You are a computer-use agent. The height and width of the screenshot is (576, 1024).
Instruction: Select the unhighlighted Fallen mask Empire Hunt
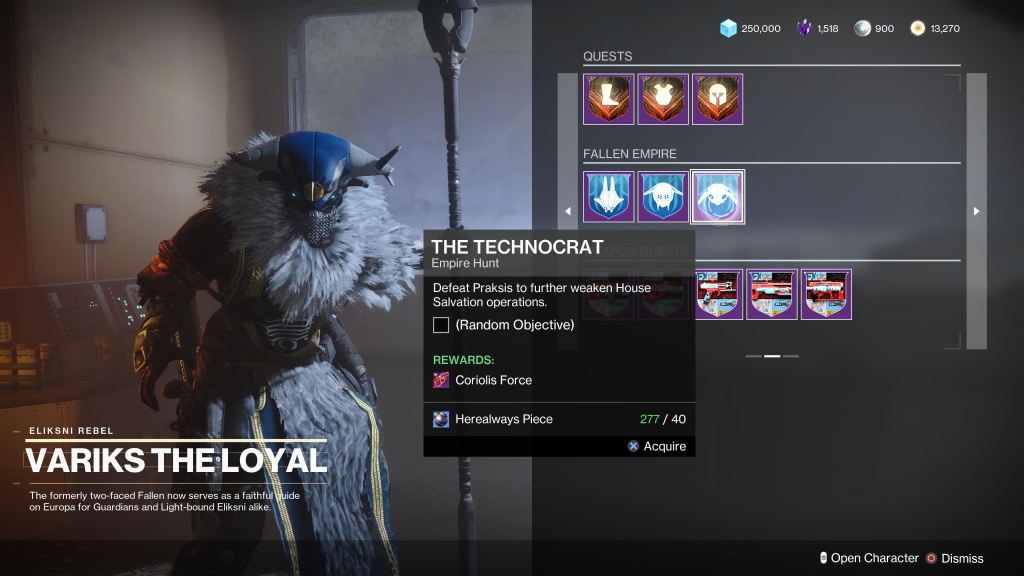click(663, 196)
